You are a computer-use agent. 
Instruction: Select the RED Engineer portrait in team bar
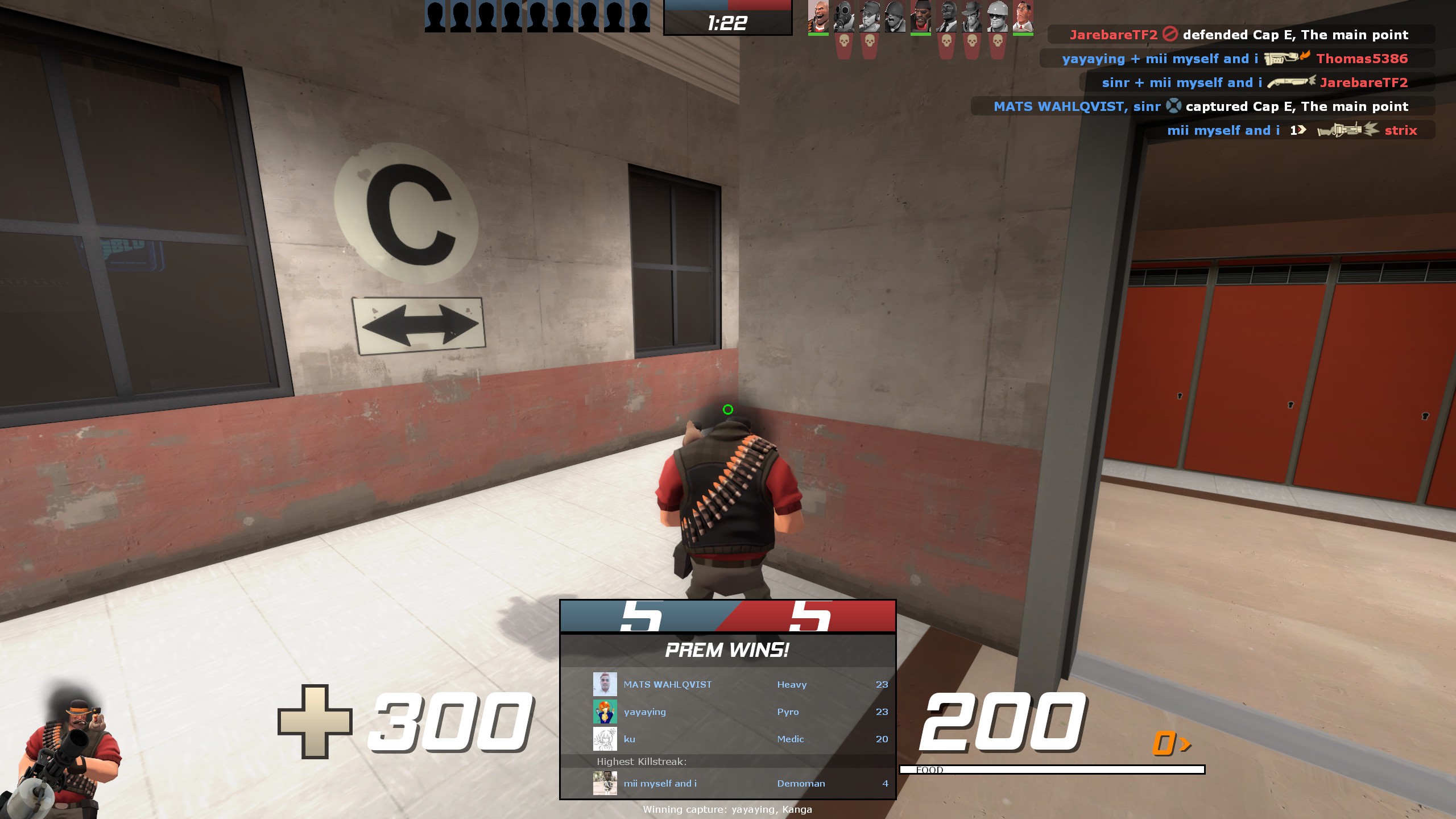click(x=997, y=16)
